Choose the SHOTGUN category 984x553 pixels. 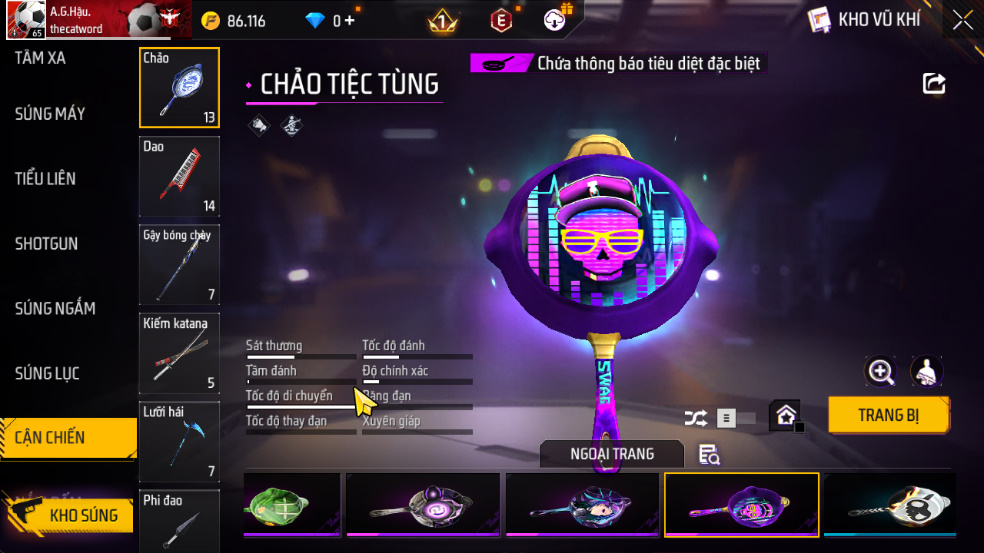pyautogui.click(x=46, y=244)
